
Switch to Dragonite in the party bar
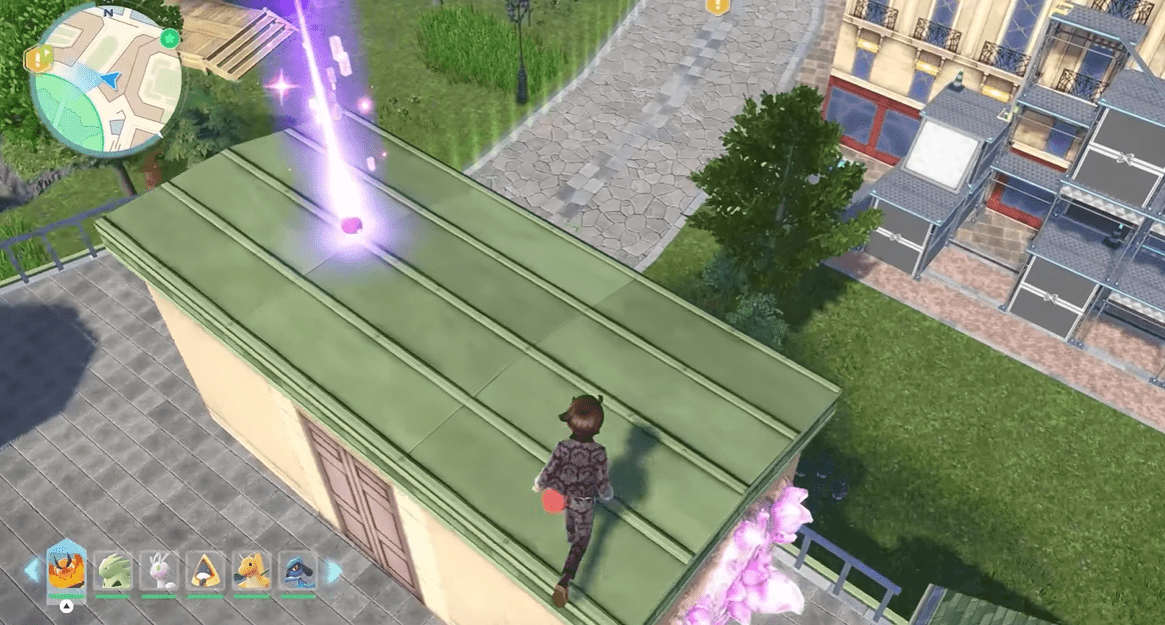(252, 571)
